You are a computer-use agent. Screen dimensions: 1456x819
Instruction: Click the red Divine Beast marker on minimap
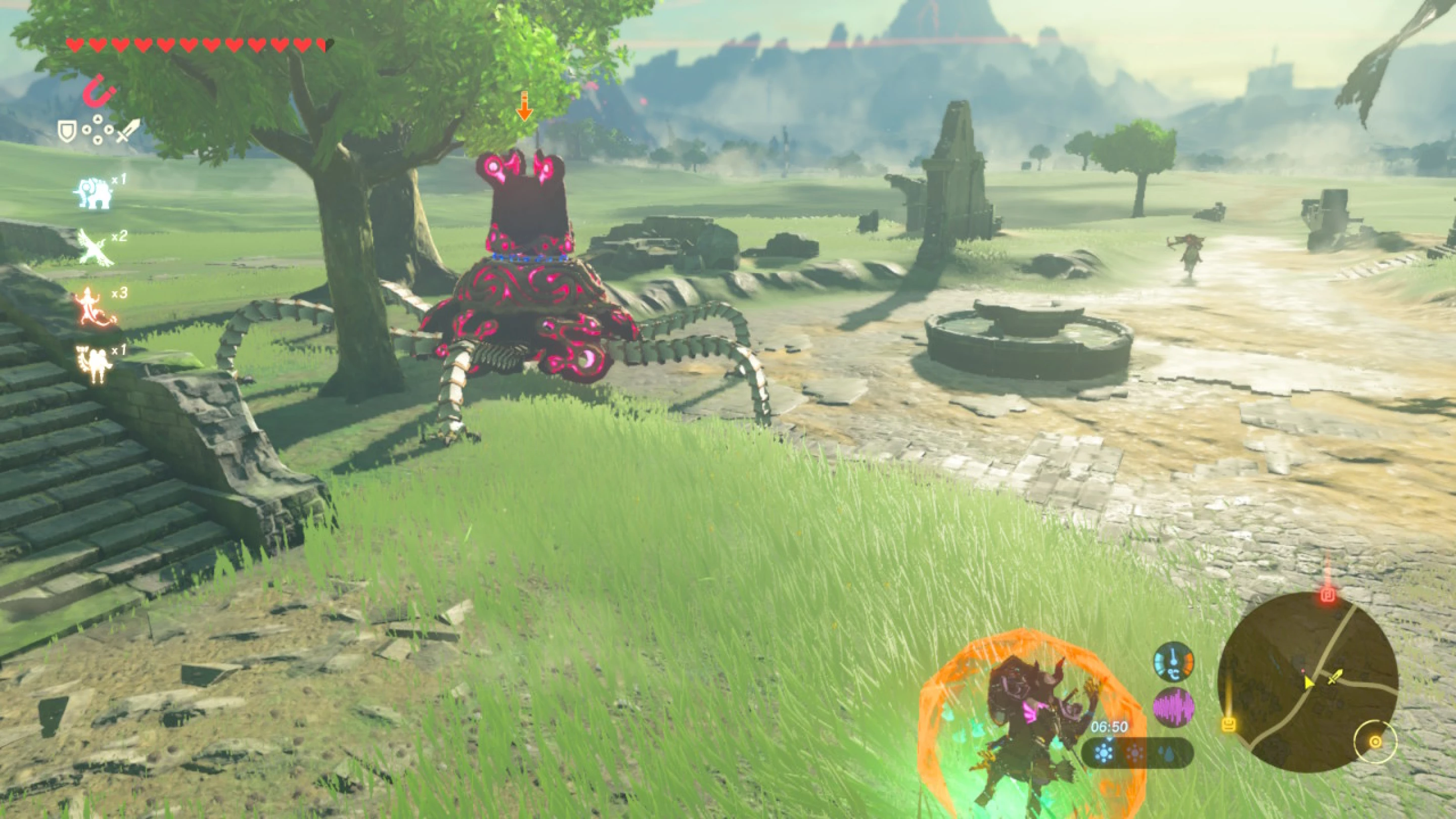(x=1328, y=596)
